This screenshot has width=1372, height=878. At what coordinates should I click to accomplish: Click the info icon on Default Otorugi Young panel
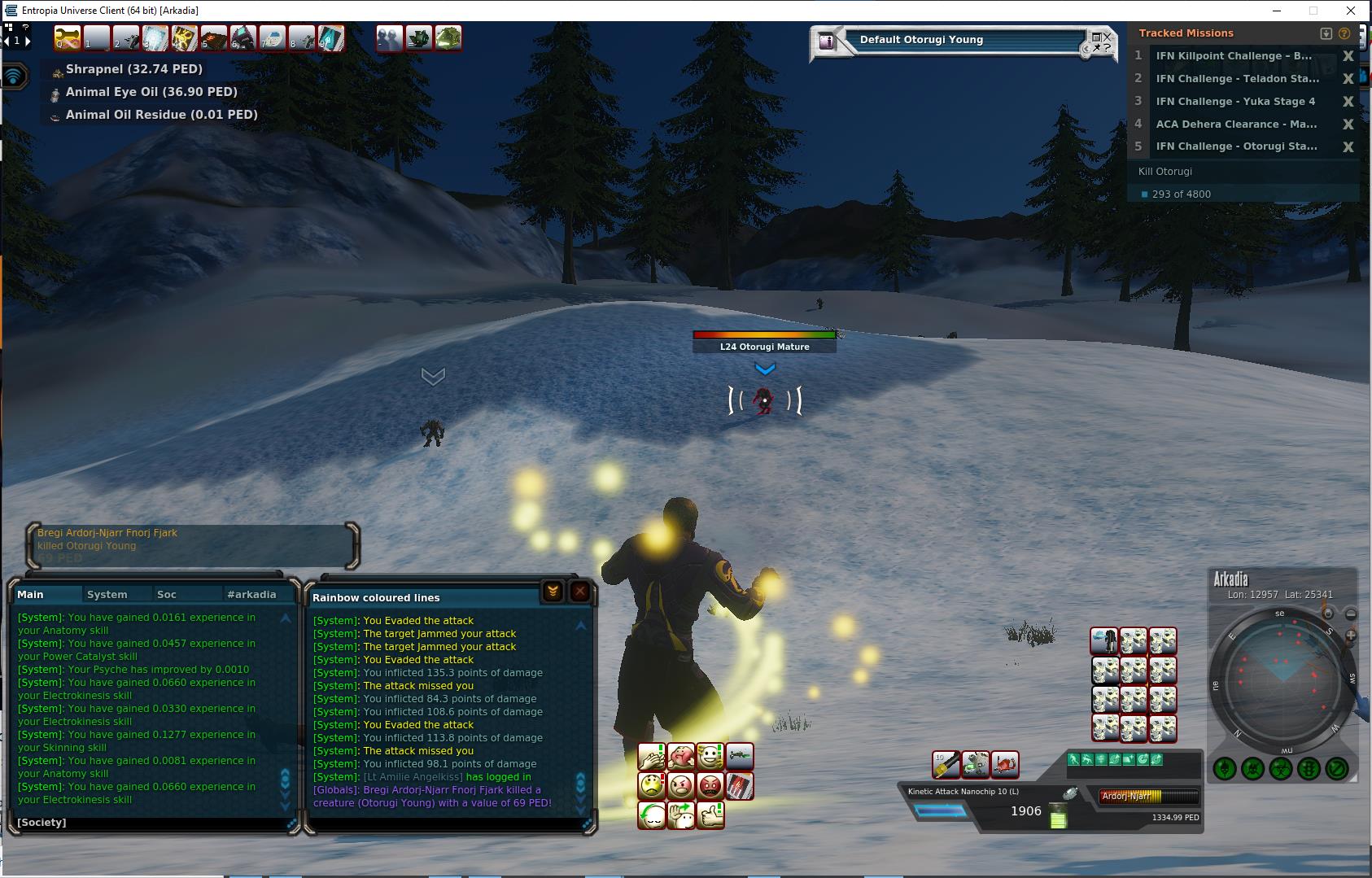click(827, 41)
